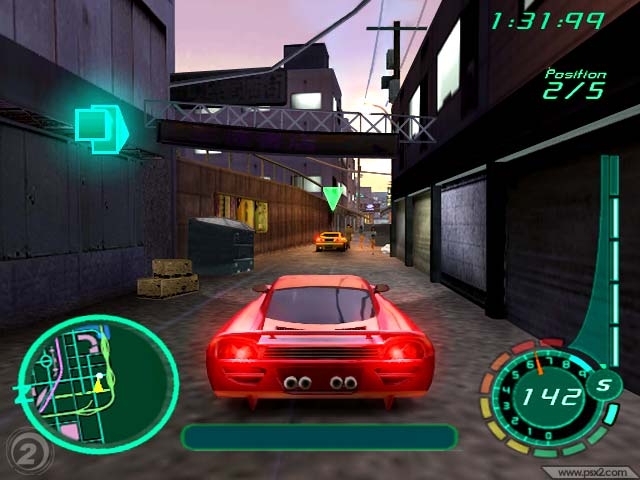Open the www.psx2.com watermark link

[x=592, y=471]
